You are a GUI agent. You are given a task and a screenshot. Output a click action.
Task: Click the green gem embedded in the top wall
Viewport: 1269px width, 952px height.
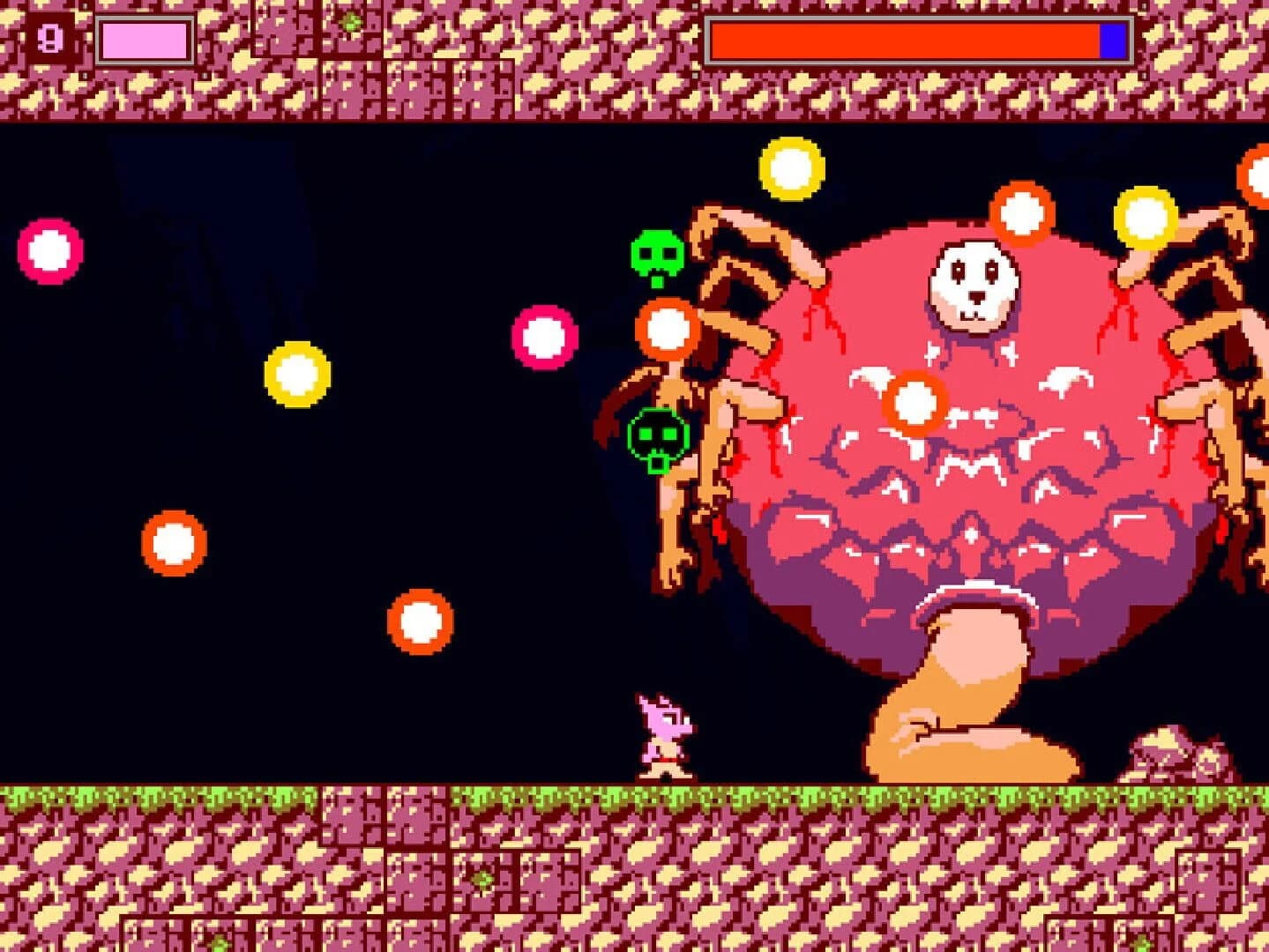350,23
